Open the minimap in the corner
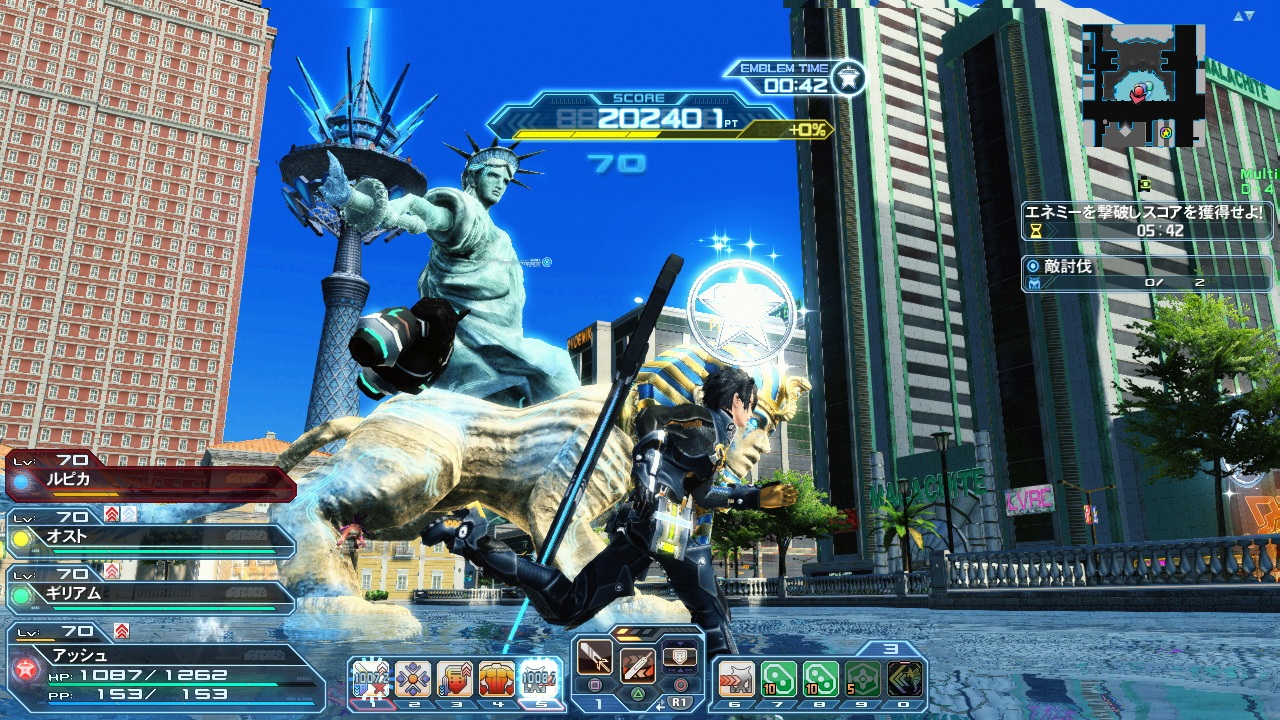Viewport: 1280px width, 720px height. coord(1143,86)
